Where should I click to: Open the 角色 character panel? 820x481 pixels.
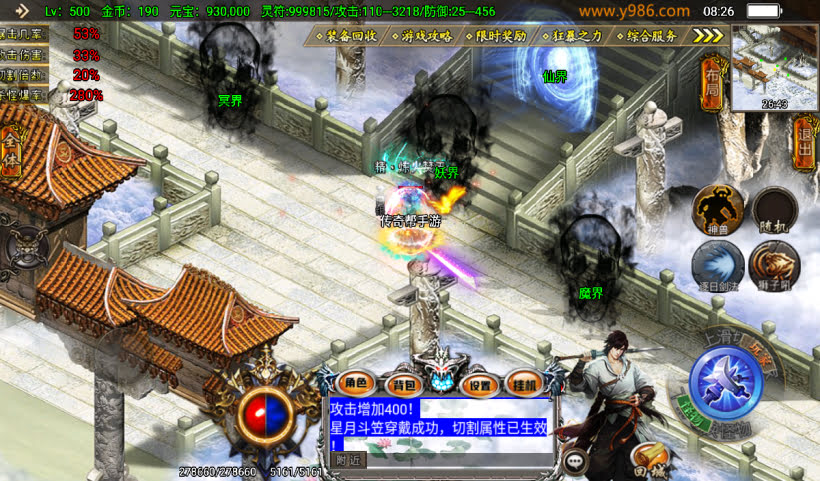tap(357, 383)
